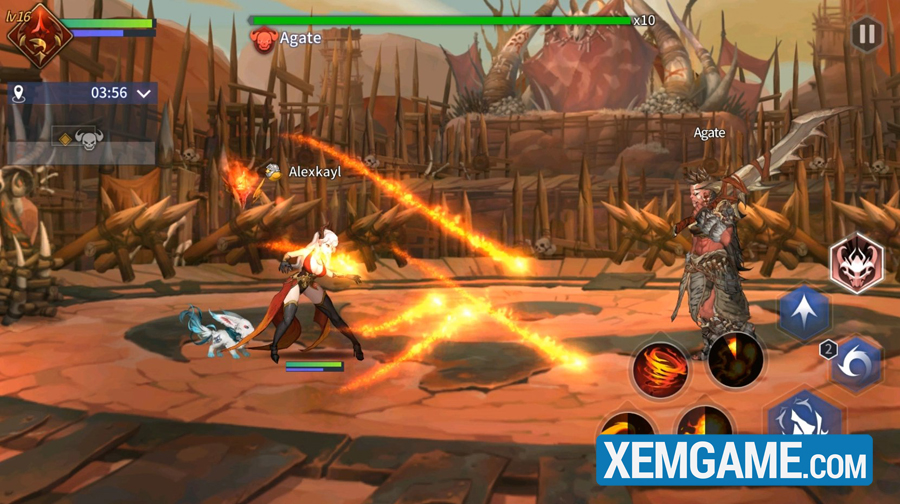The height and width of the screenshot is (504, 900).
Task: Open the XEMGAME.com watermark link
Action: coord(734,461)
